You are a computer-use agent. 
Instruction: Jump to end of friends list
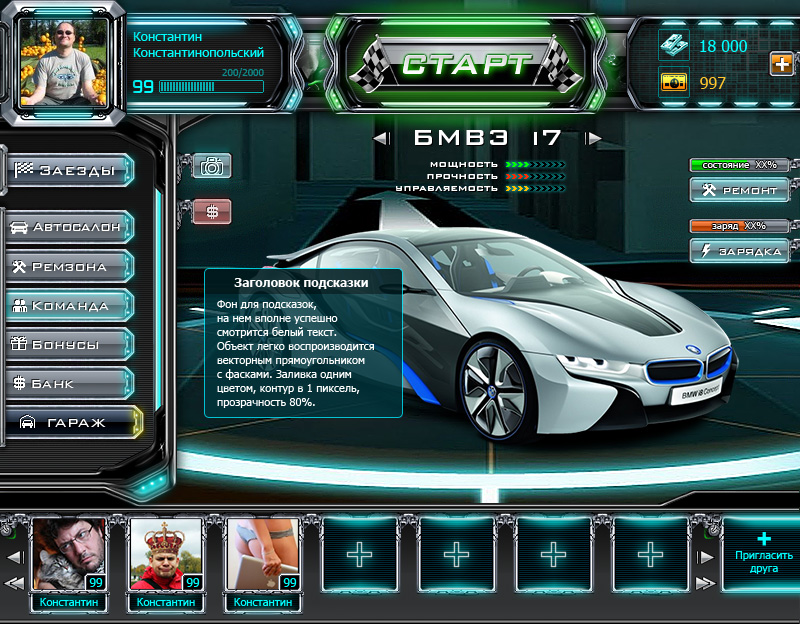click(706, 583)
